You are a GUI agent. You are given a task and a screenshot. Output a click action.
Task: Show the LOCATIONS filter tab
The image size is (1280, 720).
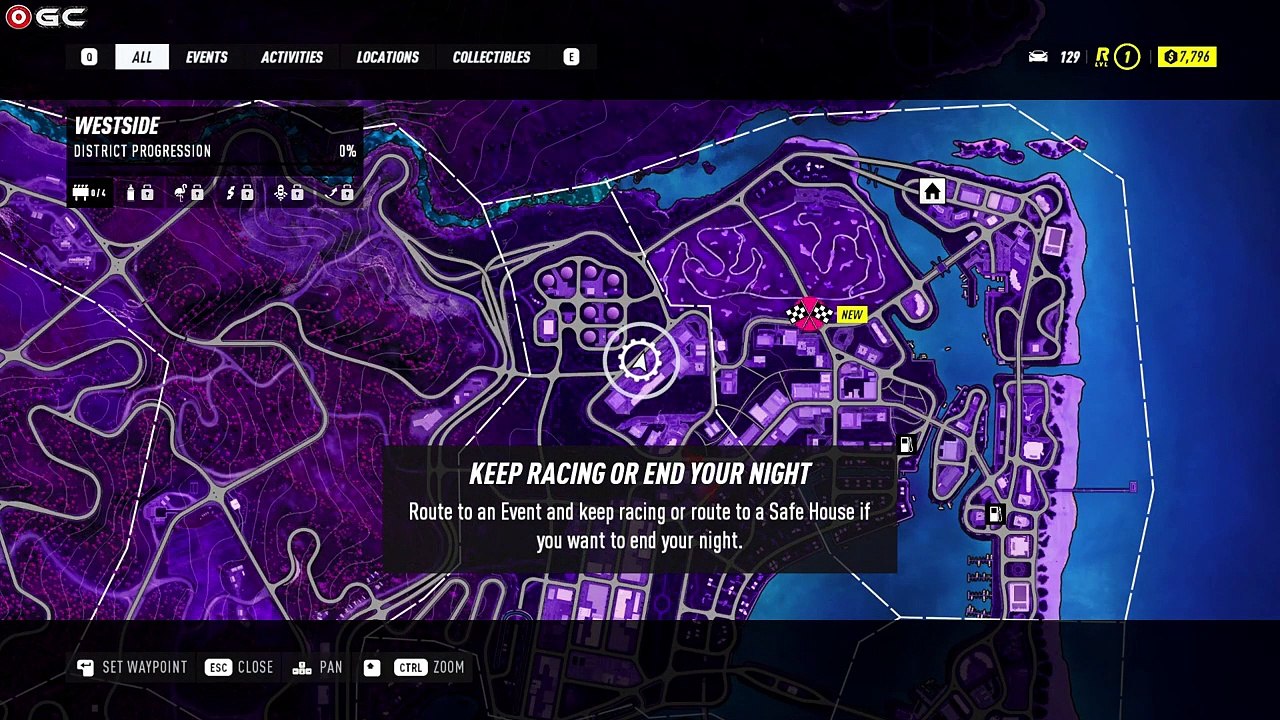click(387, 57)
